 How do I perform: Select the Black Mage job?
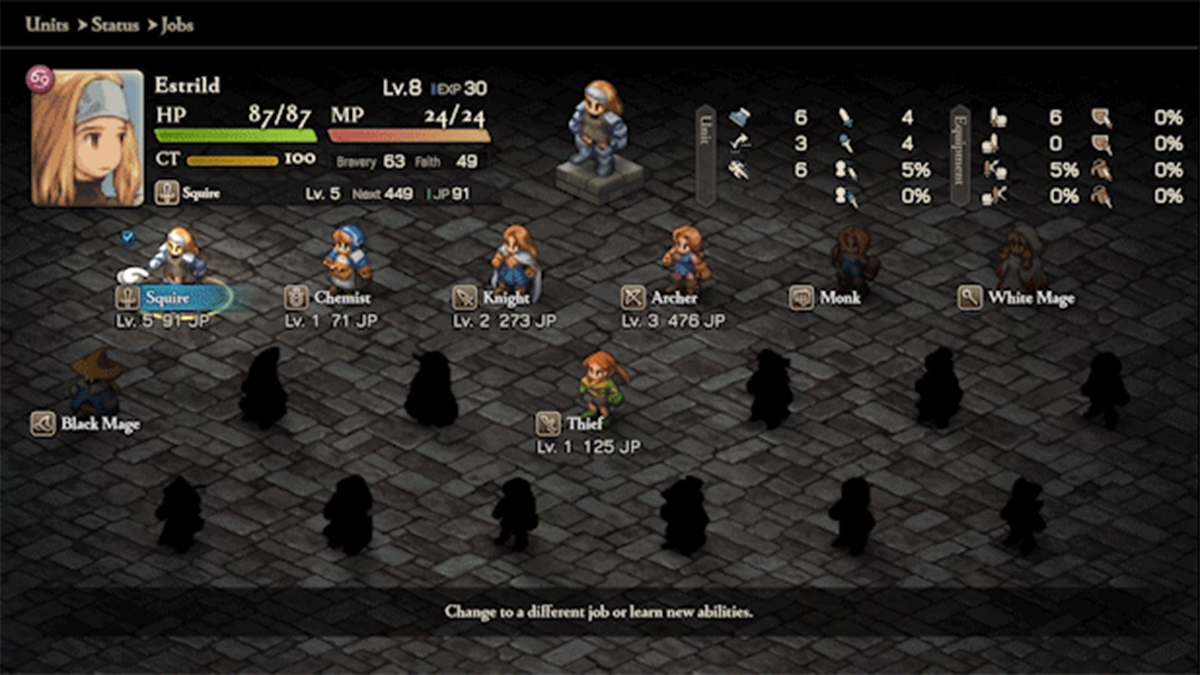(100, 423)
